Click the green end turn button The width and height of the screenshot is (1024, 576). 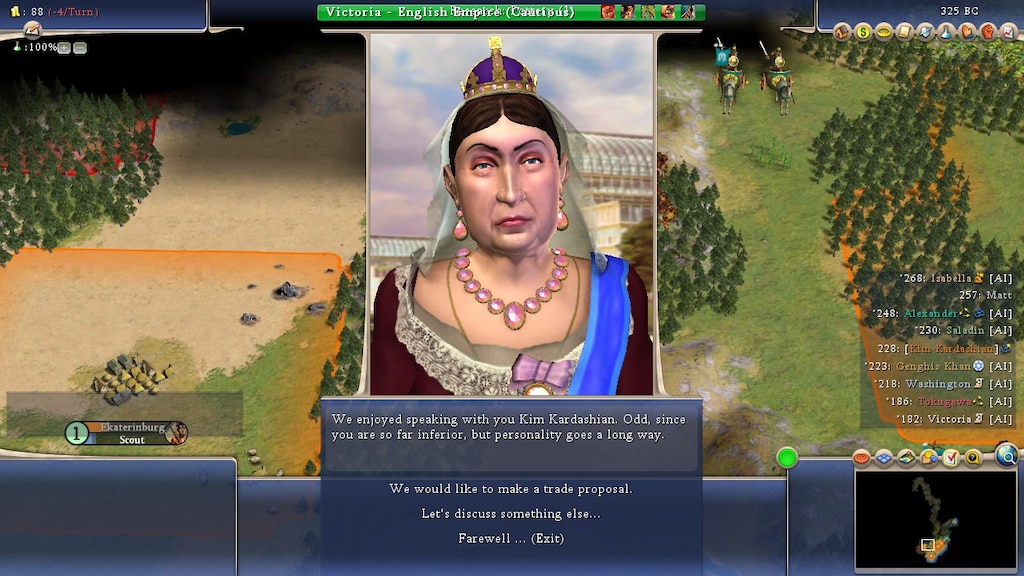pos(787,458)
